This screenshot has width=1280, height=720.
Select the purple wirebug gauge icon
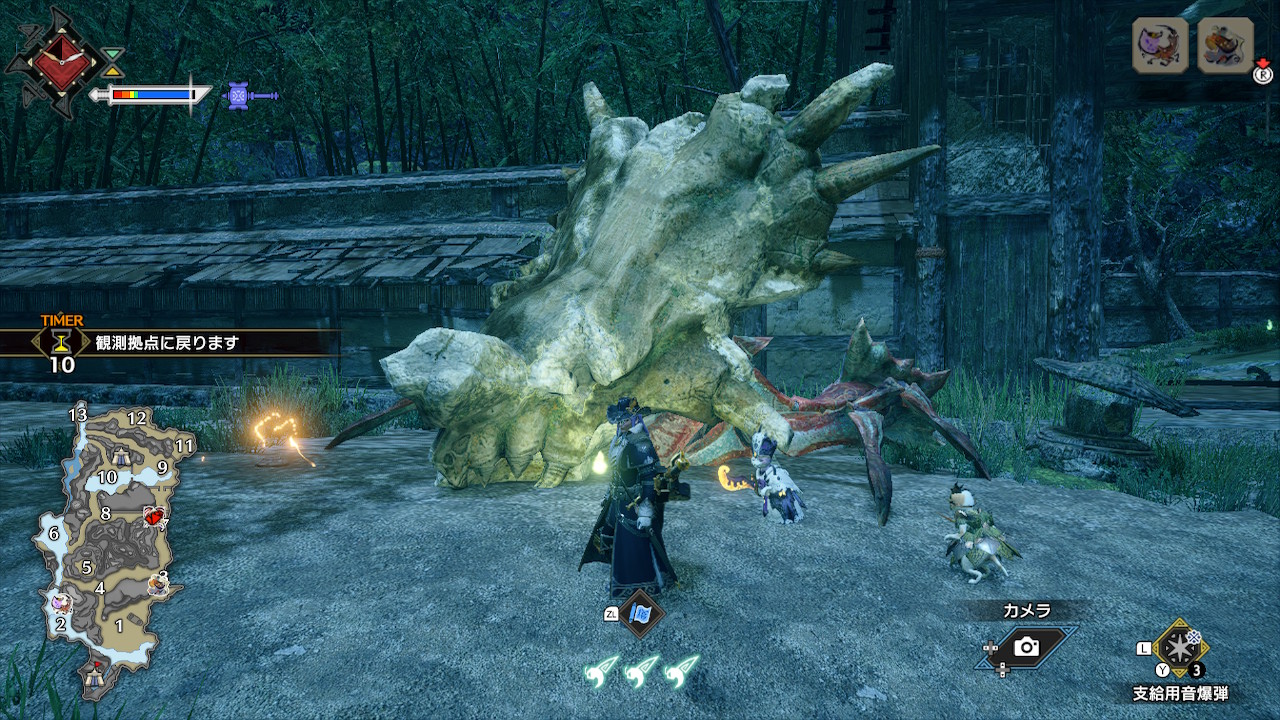point(238,95)
